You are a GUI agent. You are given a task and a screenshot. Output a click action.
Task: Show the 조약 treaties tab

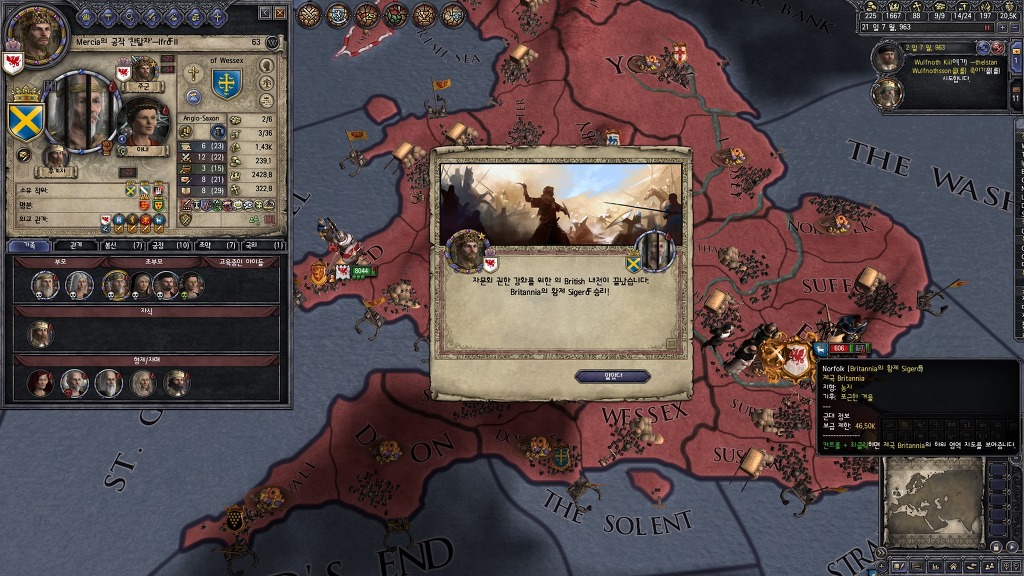pyautogui.click(x=212, y=245)
